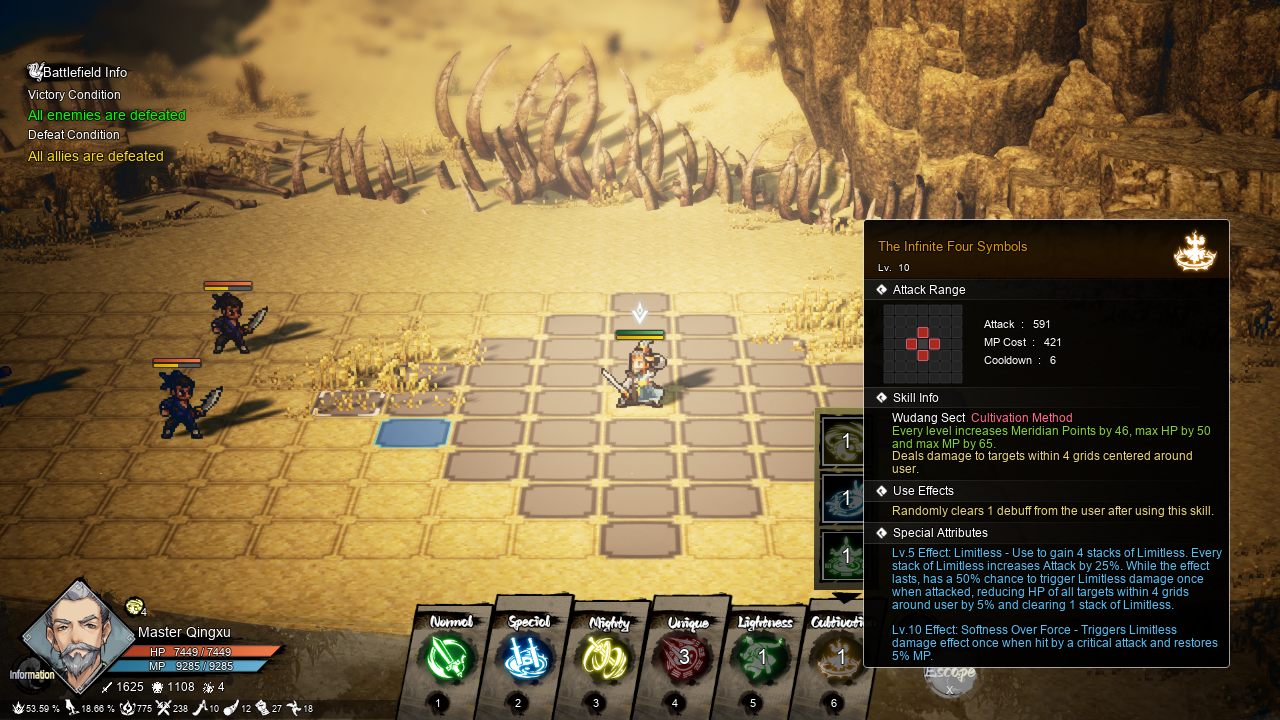Select the yellow cultivation method at top of list
This screenshot has width=1280, height=720.
point(842,441)
